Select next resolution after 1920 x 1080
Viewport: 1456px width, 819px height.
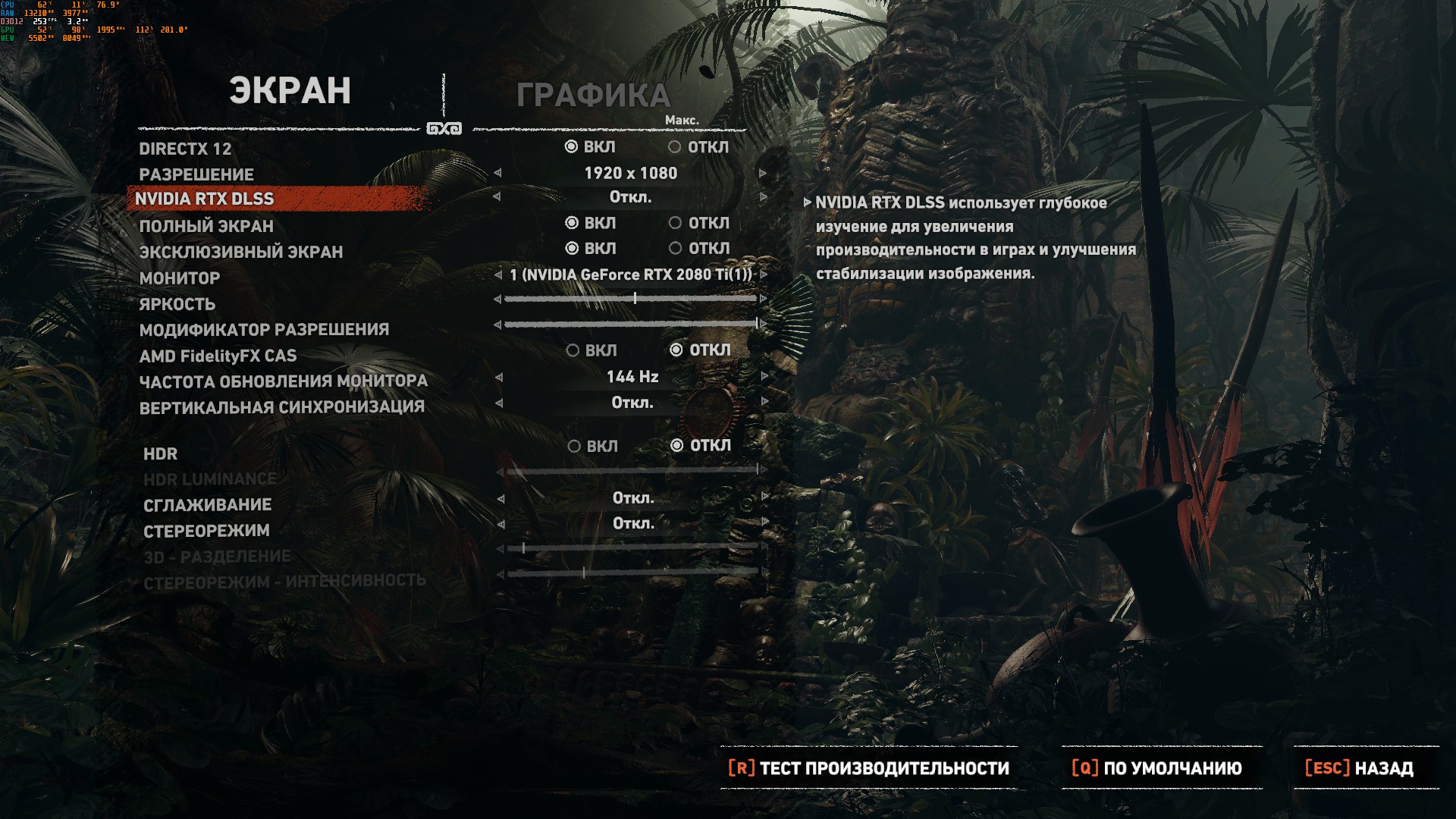[763, 174]
